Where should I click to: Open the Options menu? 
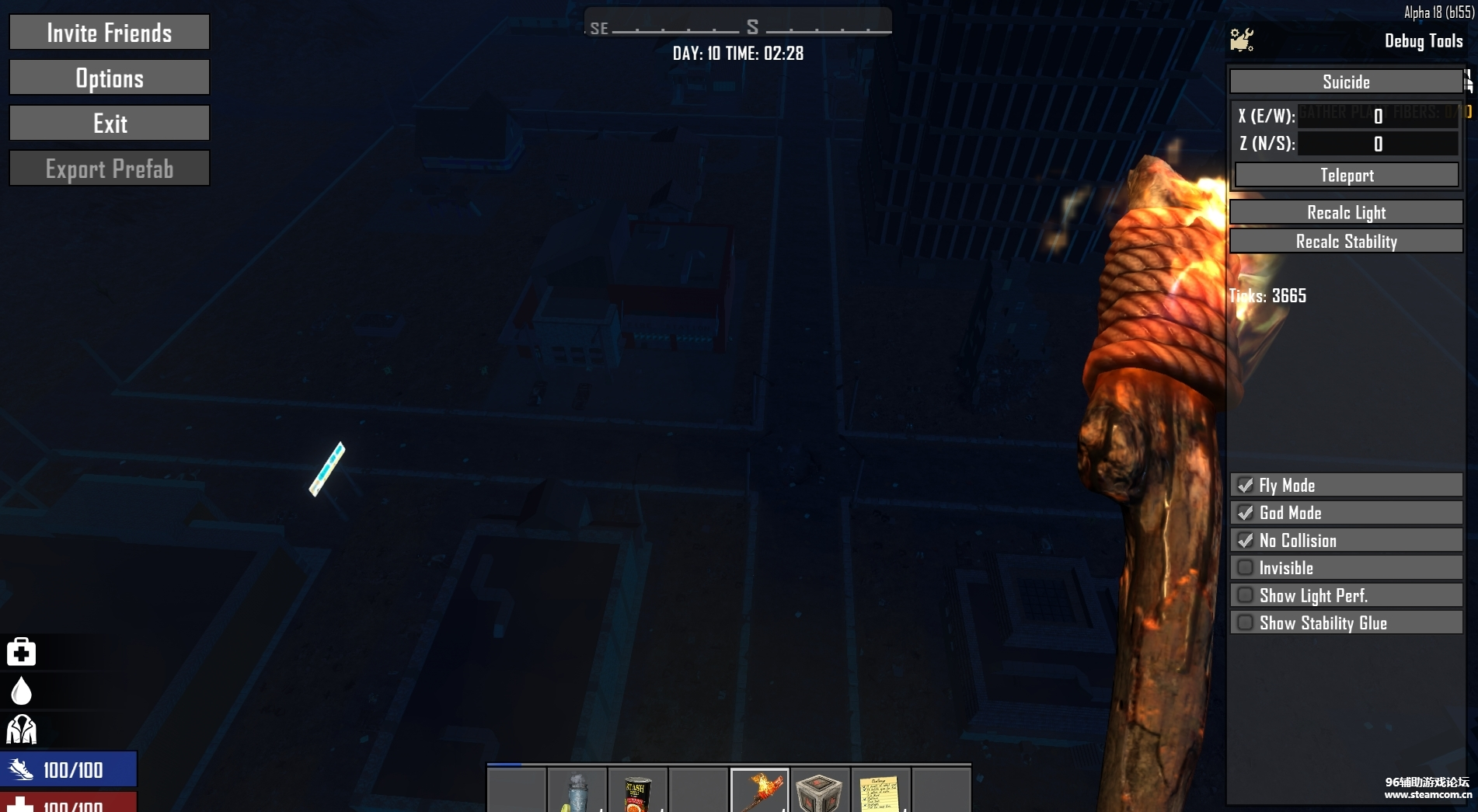tap(110, 78)
